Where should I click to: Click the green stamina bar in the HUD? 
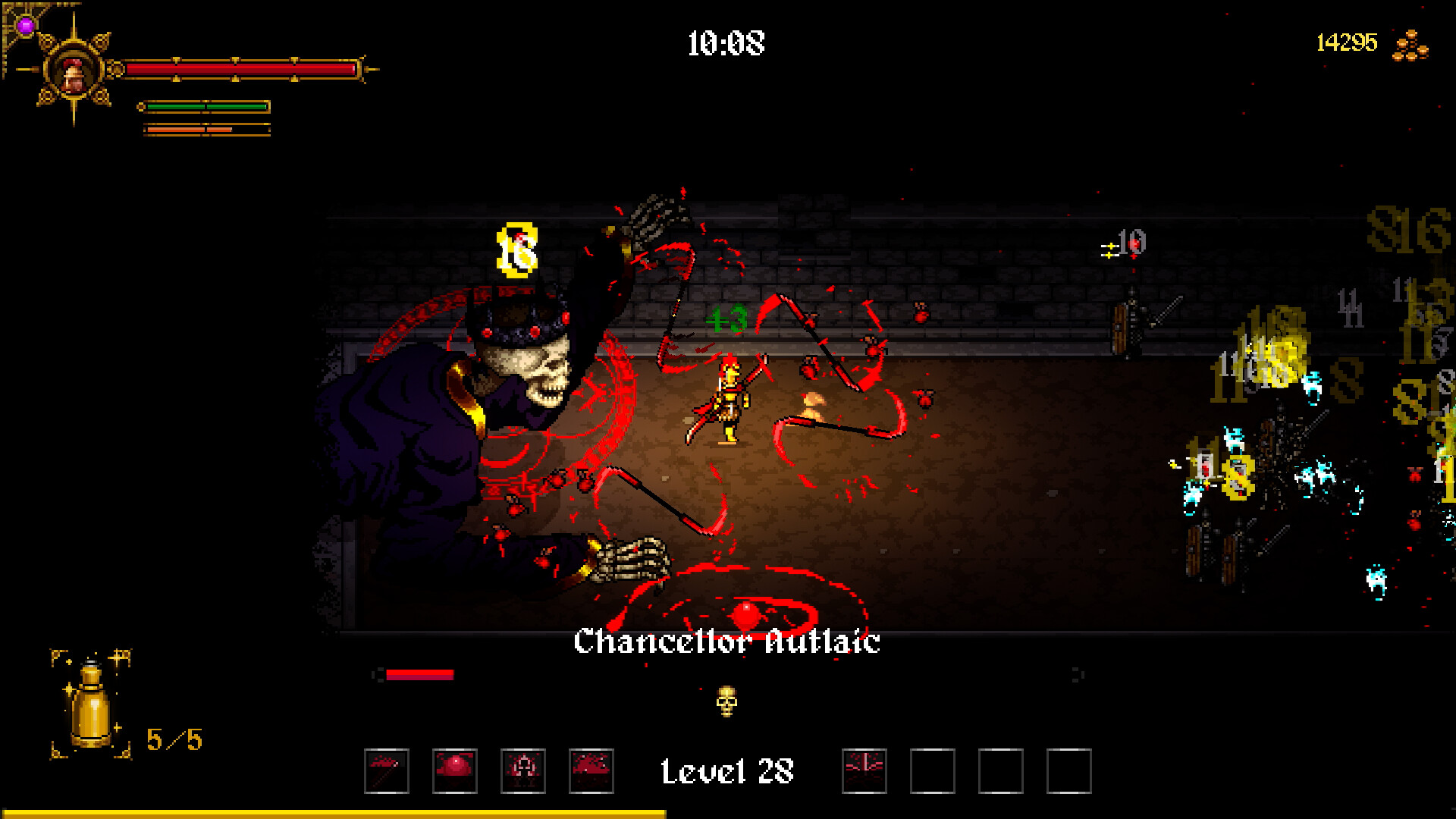(203, 106)
